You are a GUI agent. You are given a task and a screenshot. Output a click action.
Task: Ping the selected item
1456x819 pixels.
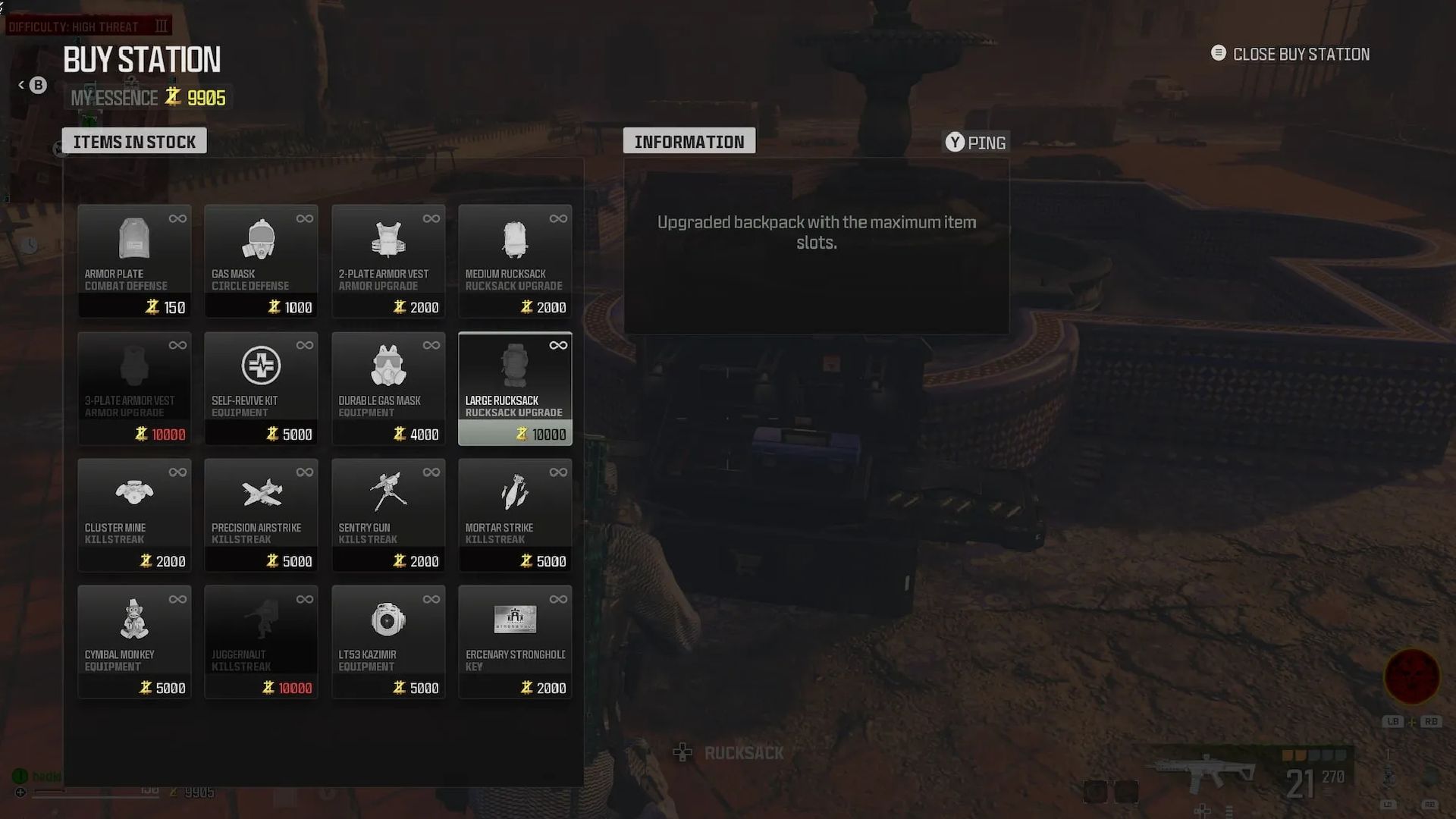coord(975,142)
